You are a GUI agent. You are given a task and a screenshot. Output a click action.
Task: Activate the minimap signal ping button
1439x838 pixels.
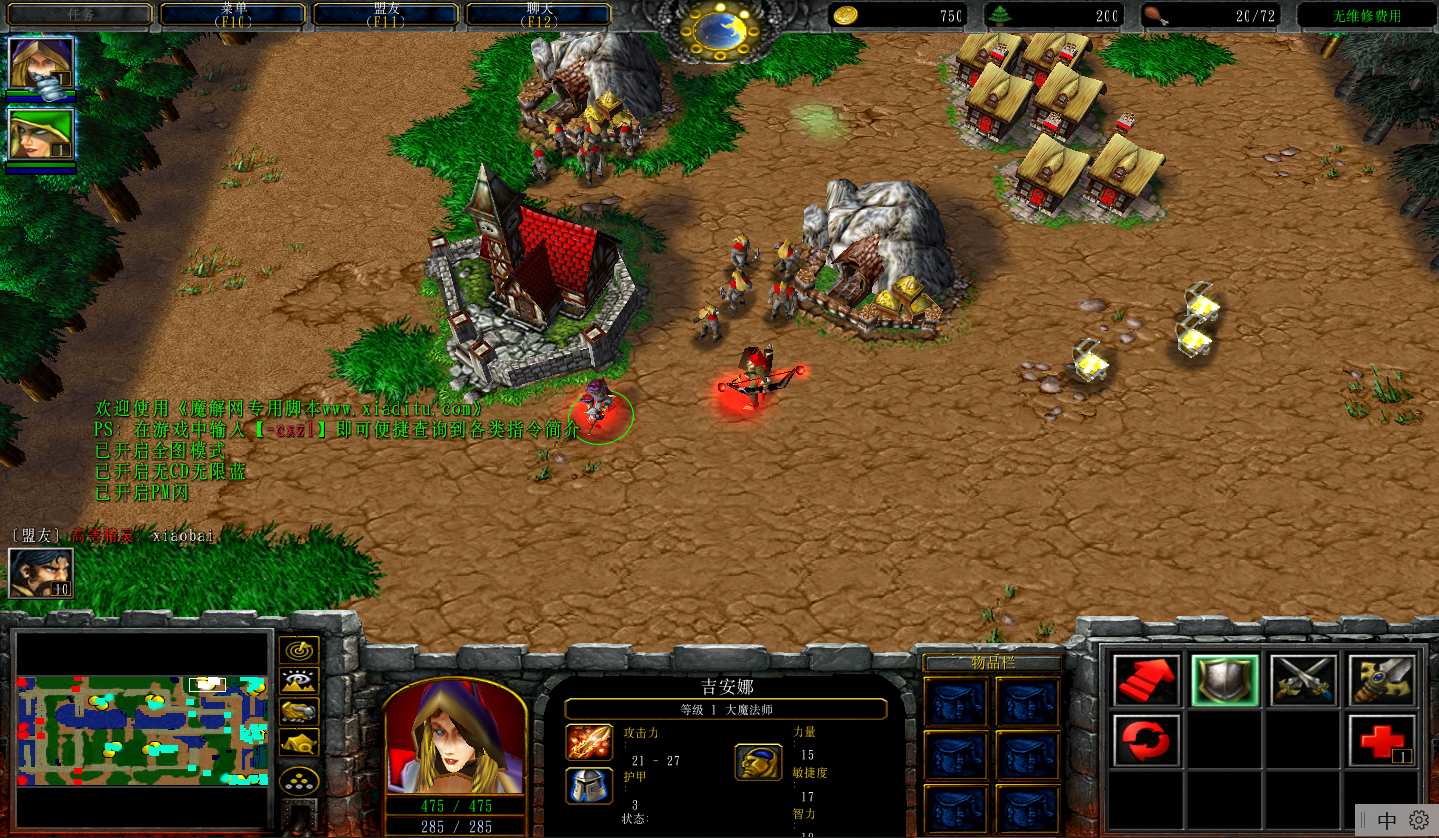tap(299, 650)
